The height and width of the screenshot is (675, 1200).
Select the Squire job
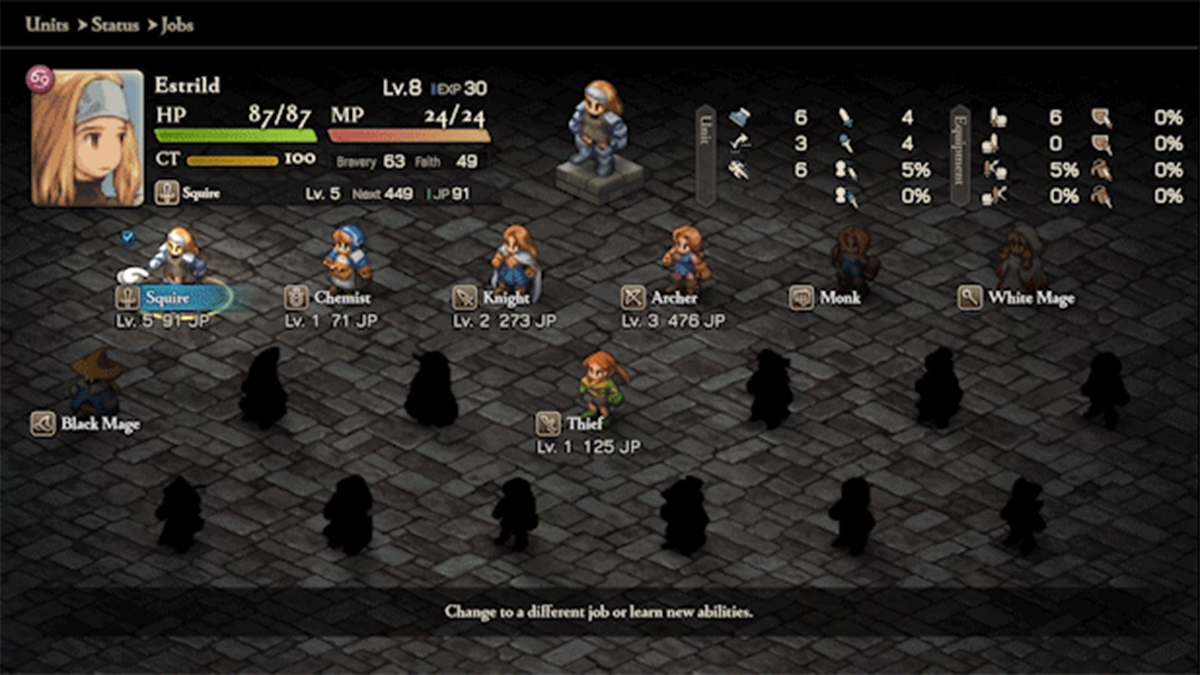pos(167,297)
